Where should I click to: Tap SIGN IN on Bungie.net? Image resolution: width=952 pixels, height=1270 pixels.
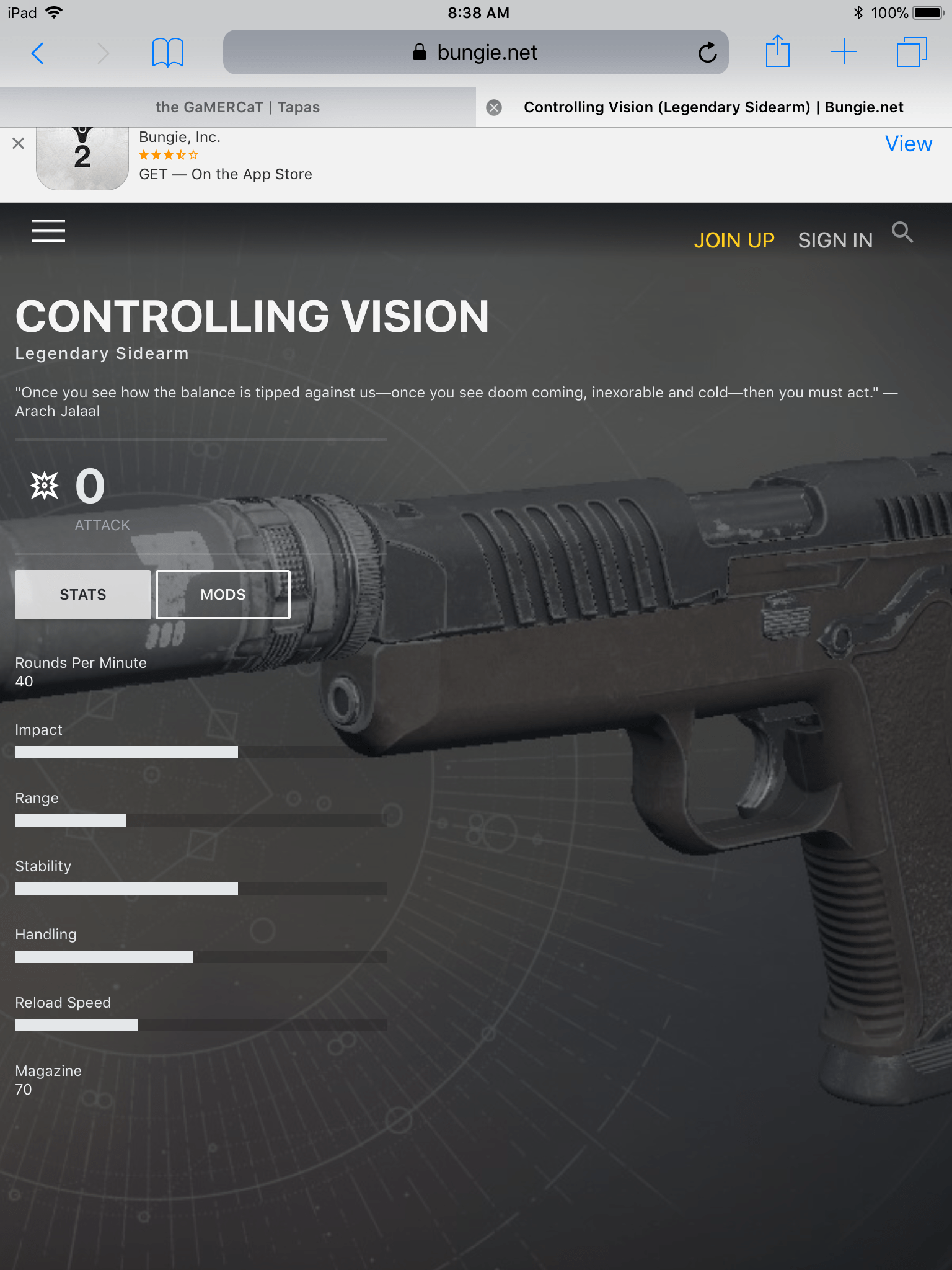tap(835, 240)
